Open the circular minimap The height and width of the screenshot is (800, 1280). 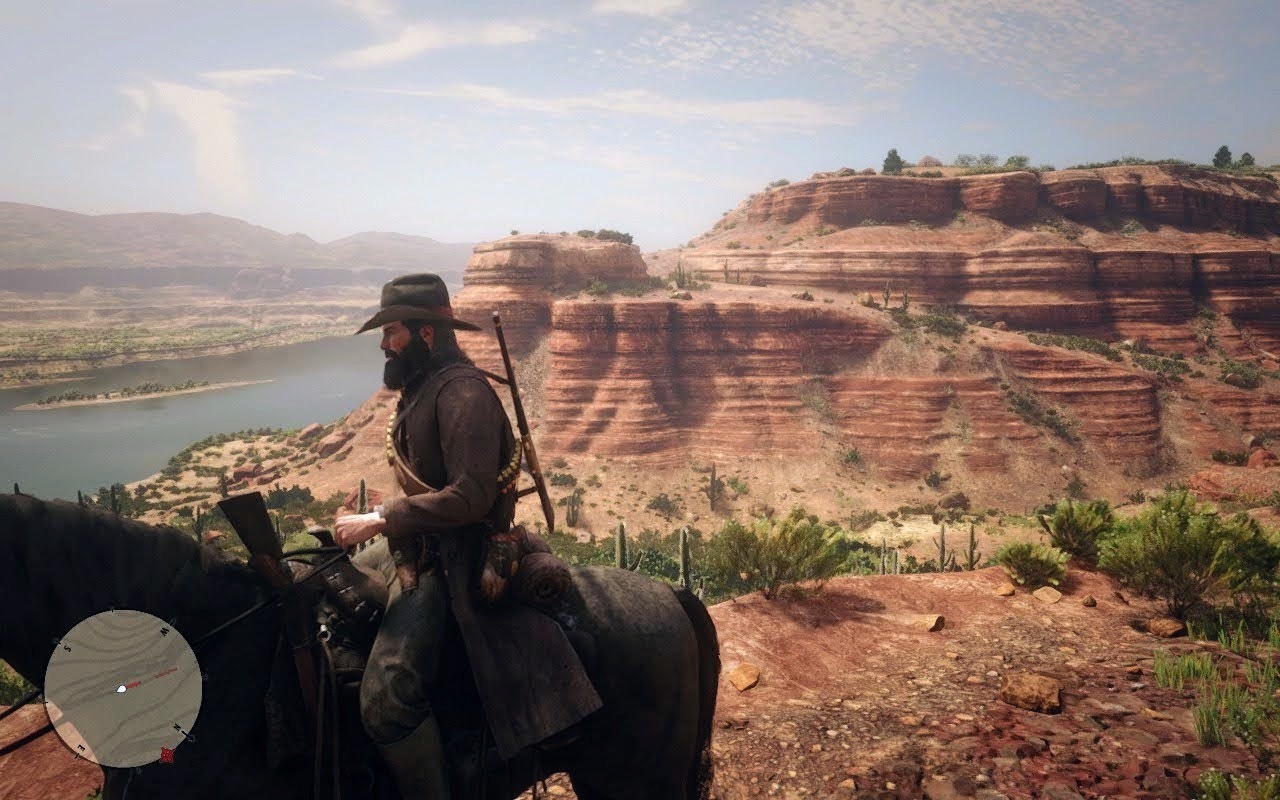(x=123, y=688)
